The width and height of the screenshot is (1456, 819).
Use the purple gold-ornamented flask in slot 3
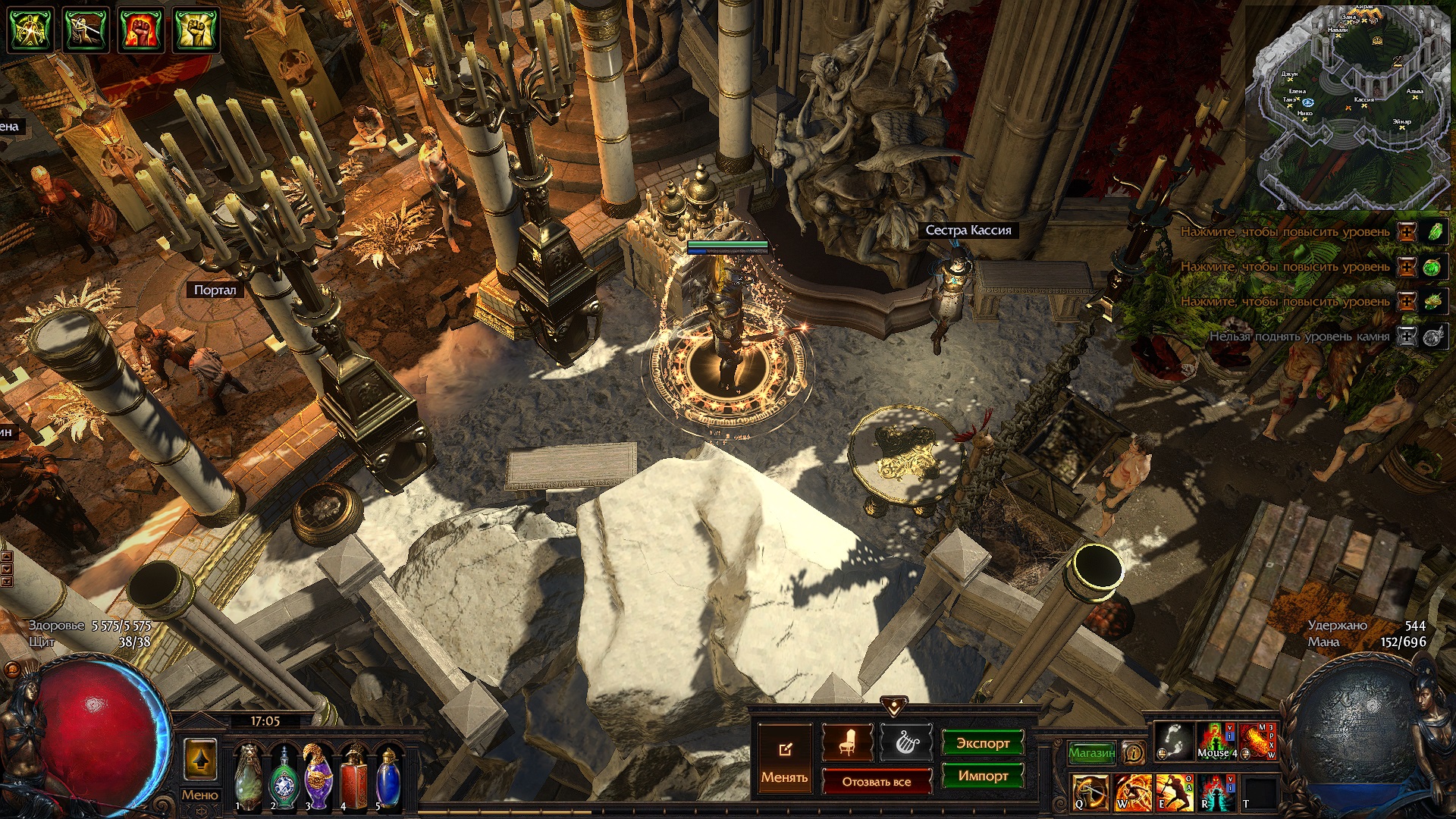pyautogui.click(x=318, y=777)
